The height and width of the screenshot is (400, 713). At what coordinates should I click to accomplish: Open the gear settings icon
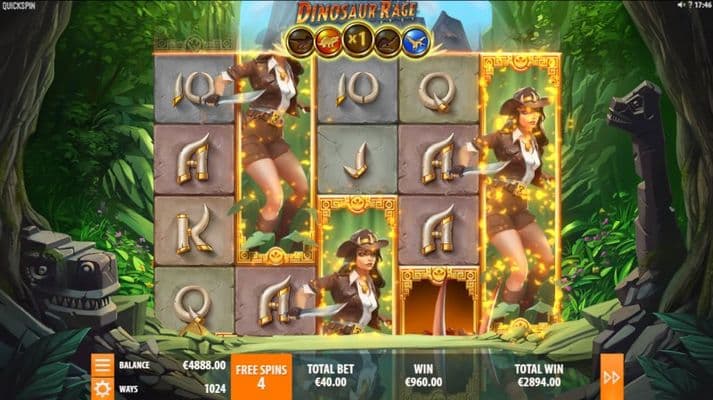102,386
